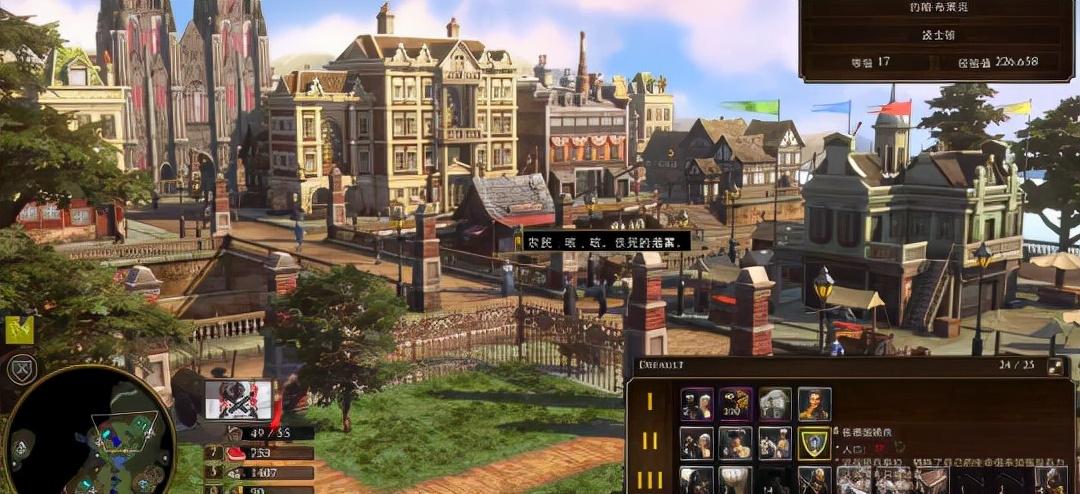Click the home city flag with crossed guns
The image size is (1080, 494).
tap(238, 400)
